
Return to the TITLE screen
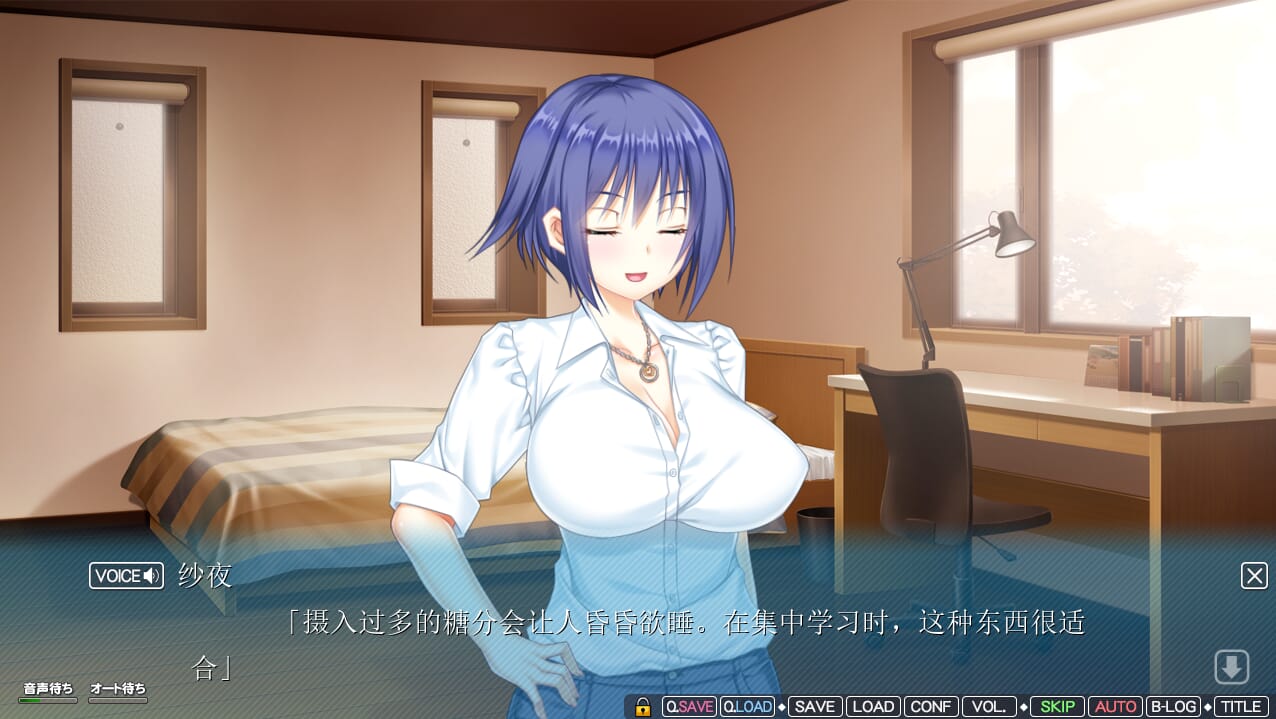coord(1241,706)
